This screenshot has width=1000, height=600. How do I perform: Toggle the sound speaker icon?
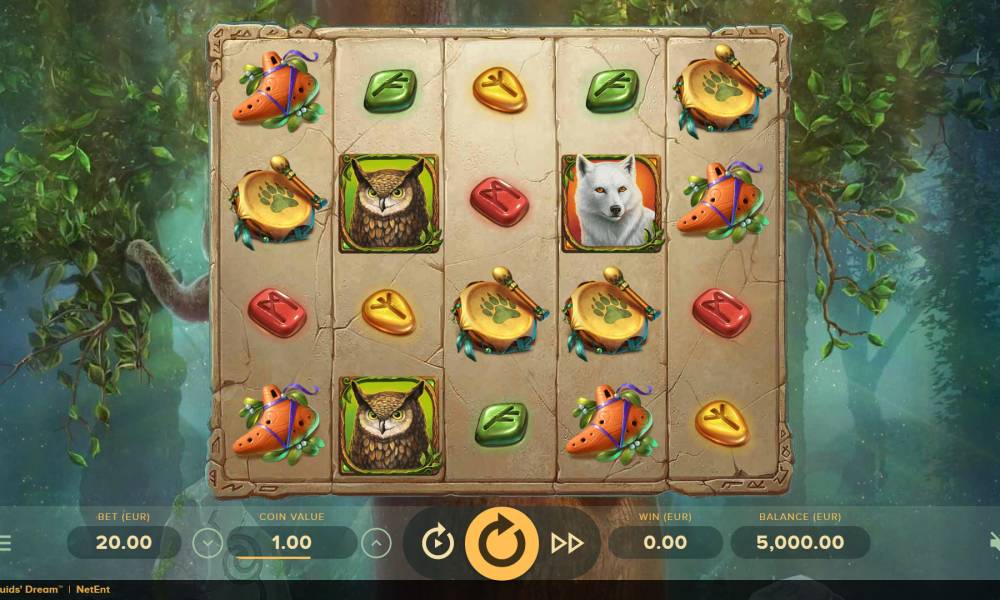(x=994, y=542)
